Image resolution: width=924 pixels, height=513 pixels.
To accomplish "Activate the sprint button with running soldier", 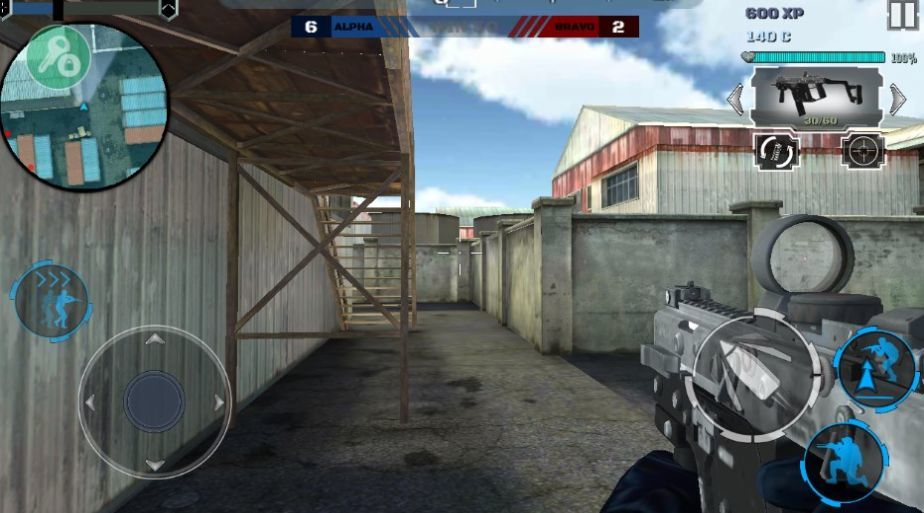I will pos(50,301).
